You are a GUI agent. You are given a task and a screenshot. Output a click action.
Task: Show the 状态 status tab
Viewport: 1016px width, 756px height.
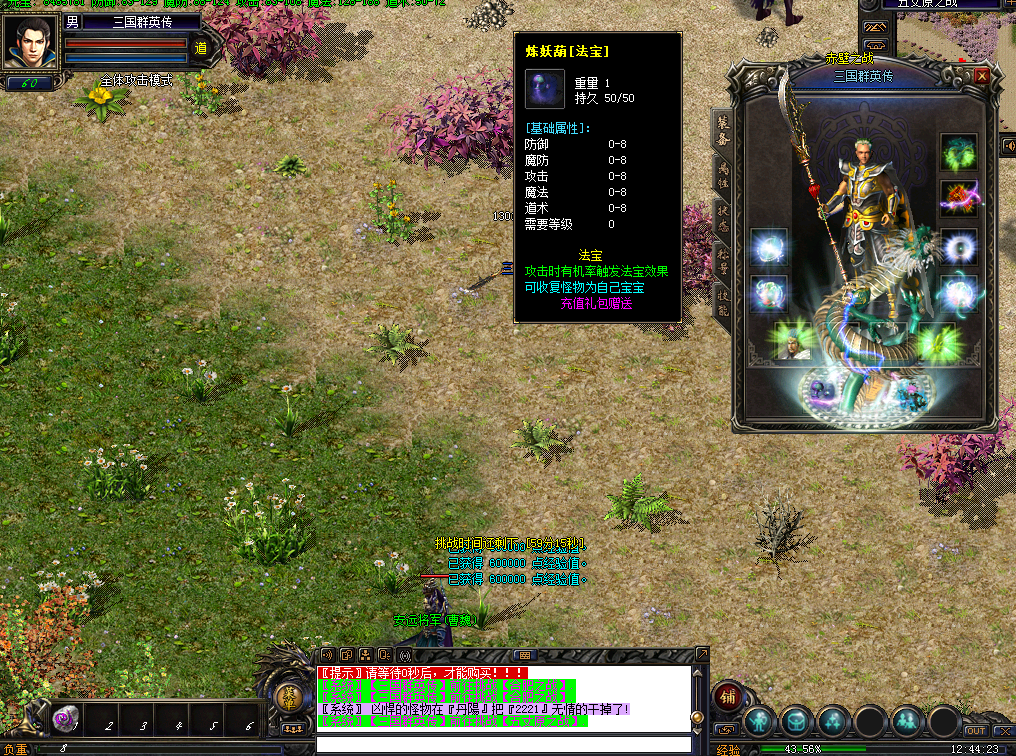tap(721, 218)
